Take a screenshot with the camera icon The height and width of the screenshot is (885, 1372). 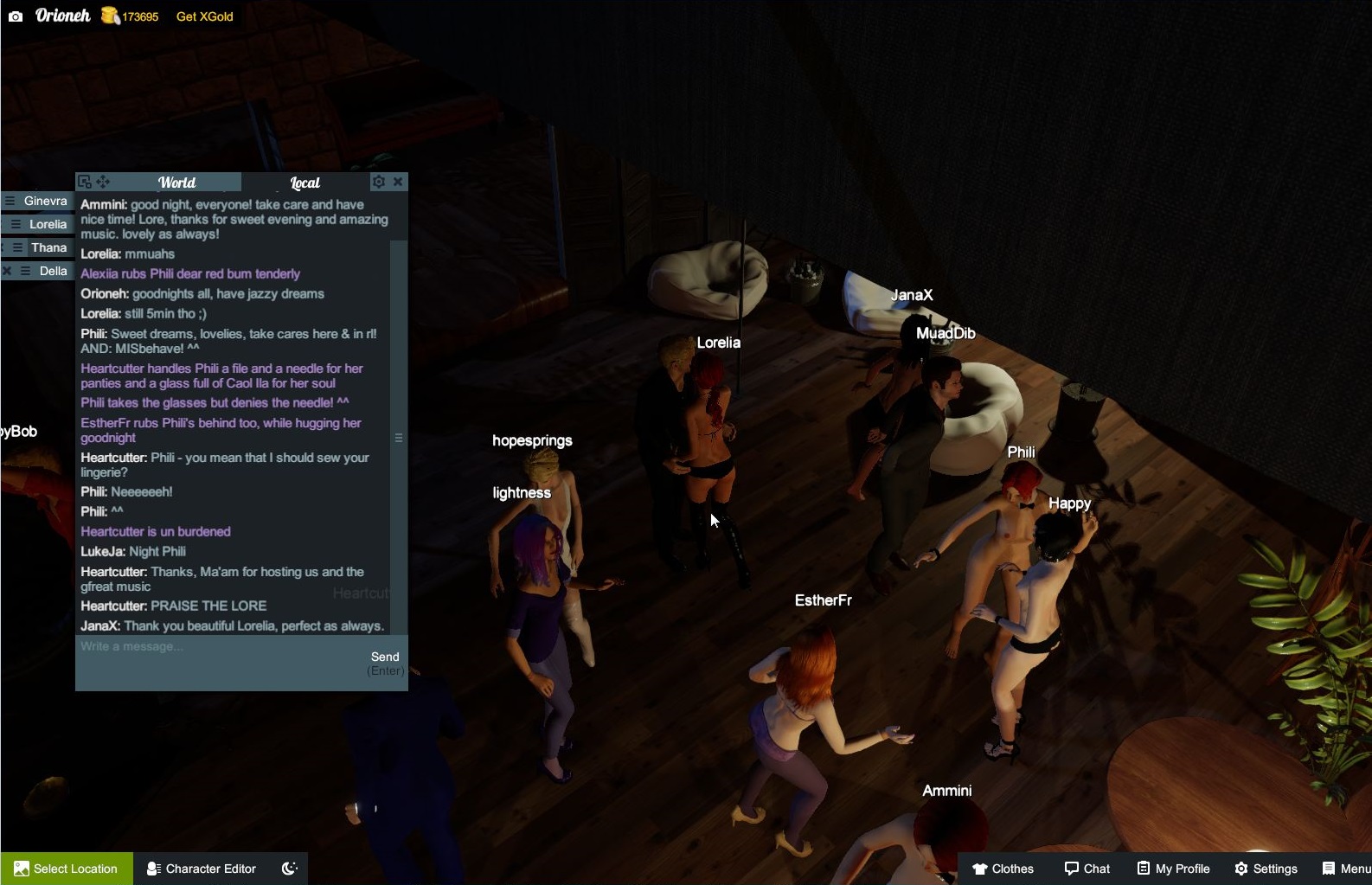16,16
